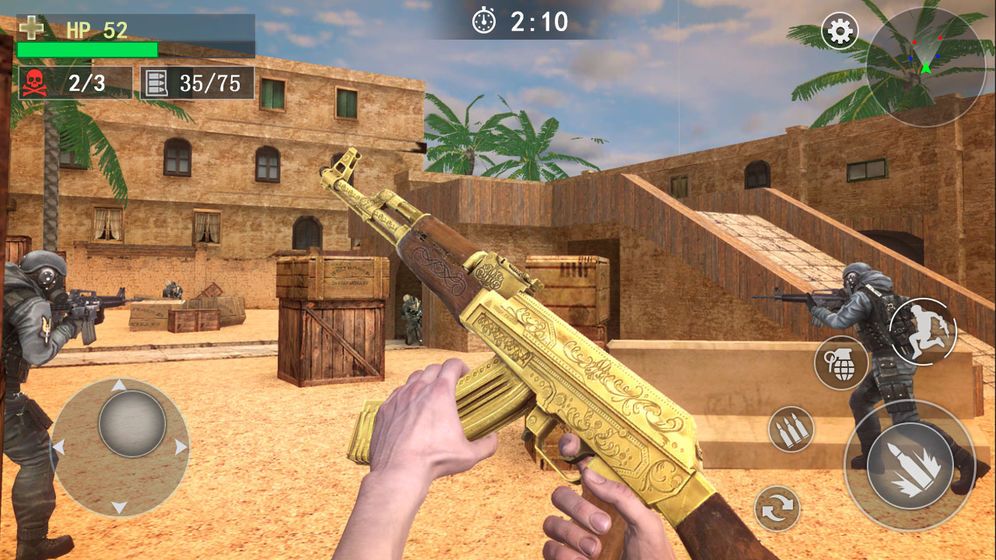
Task: Throw a grenade with the grenade button
Action: pyautogui.click(x=841, y=362)
